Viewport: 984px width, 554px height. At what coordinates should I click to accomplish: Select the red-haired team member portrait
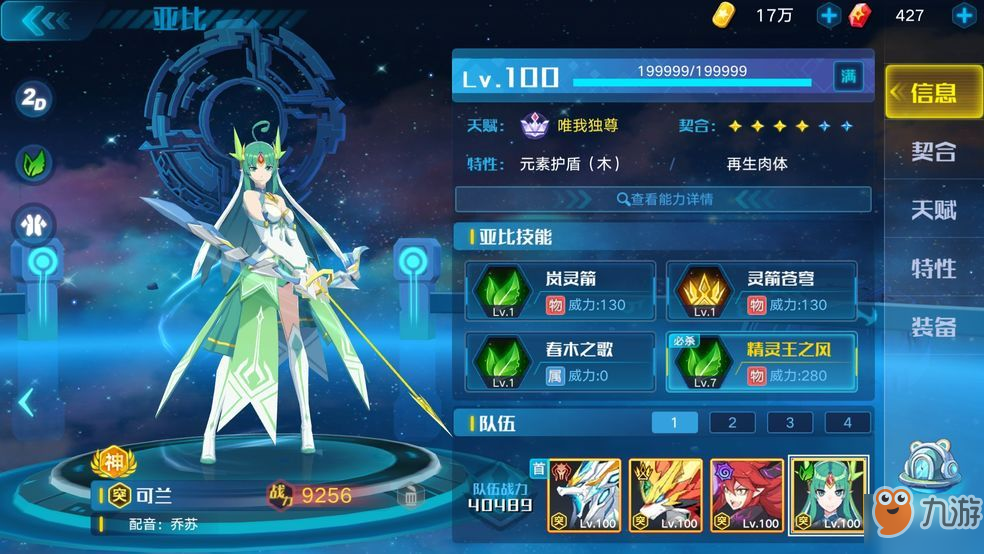tap(747, 495)
